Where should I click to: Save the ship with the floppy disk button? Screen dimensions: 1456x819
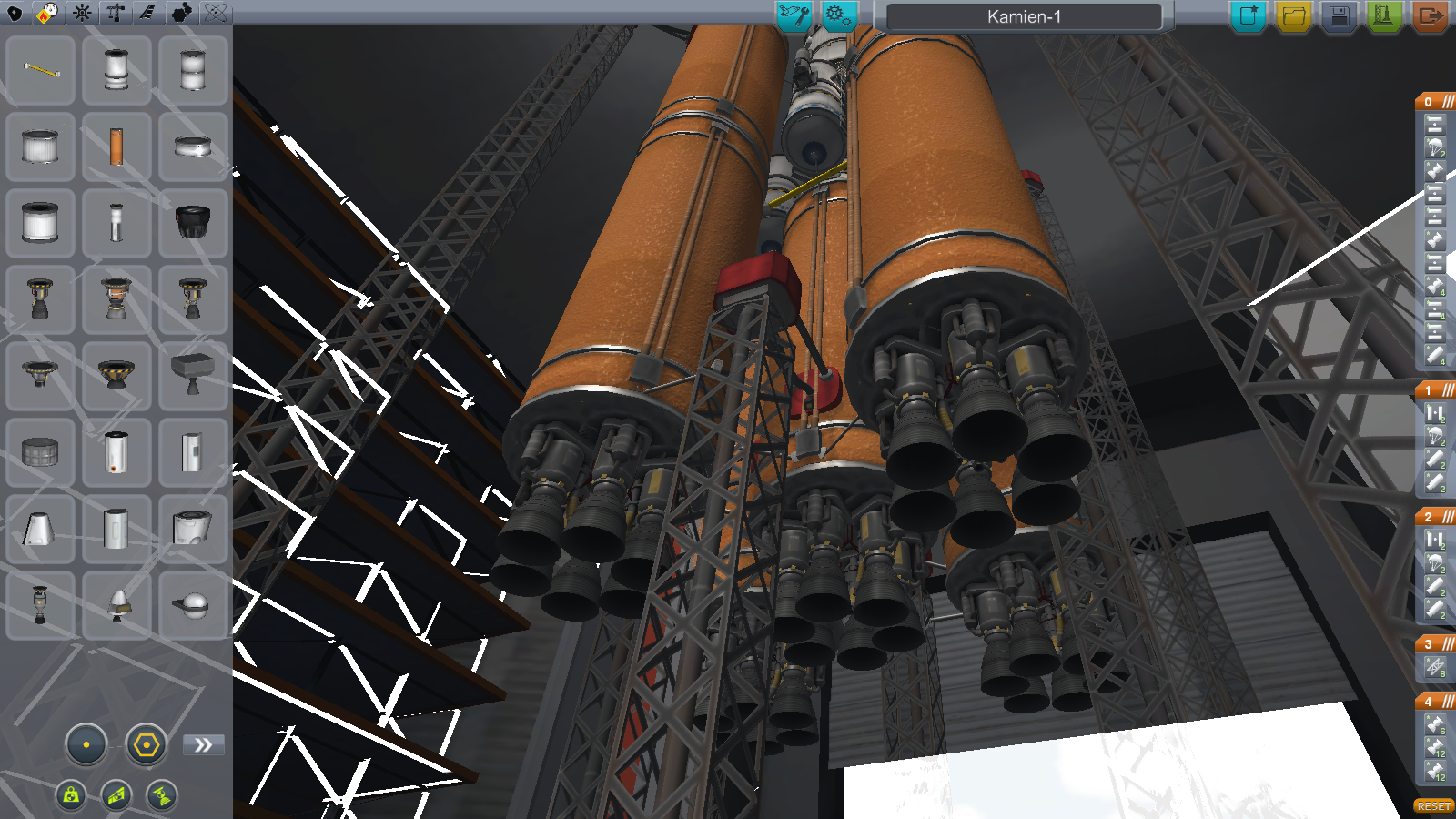[x=1339, y=15]
